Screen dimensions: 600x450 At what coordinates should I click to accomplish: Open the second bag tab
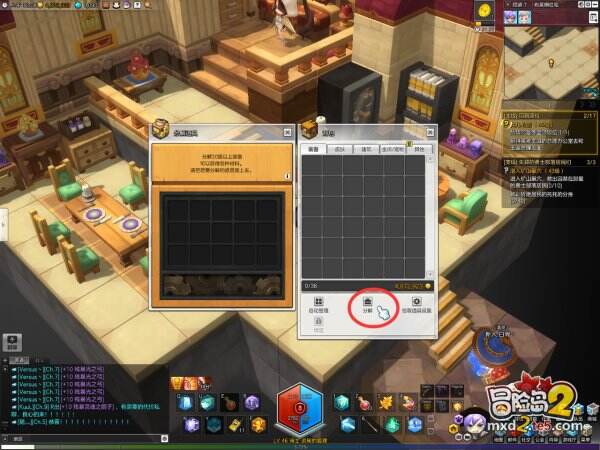tap(339, 149)
